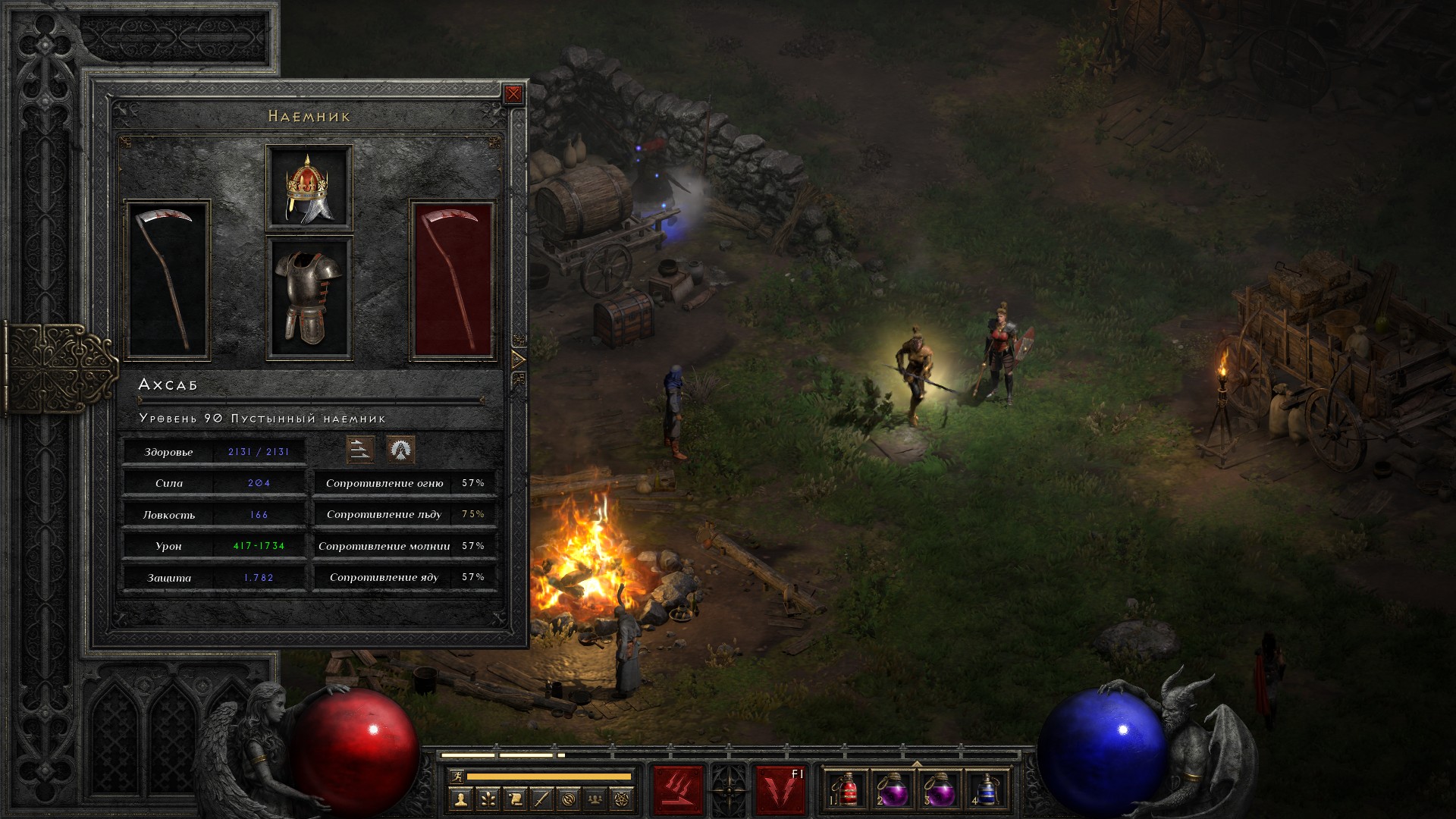Toggle the run/walk running-figure button

point(457,777)
